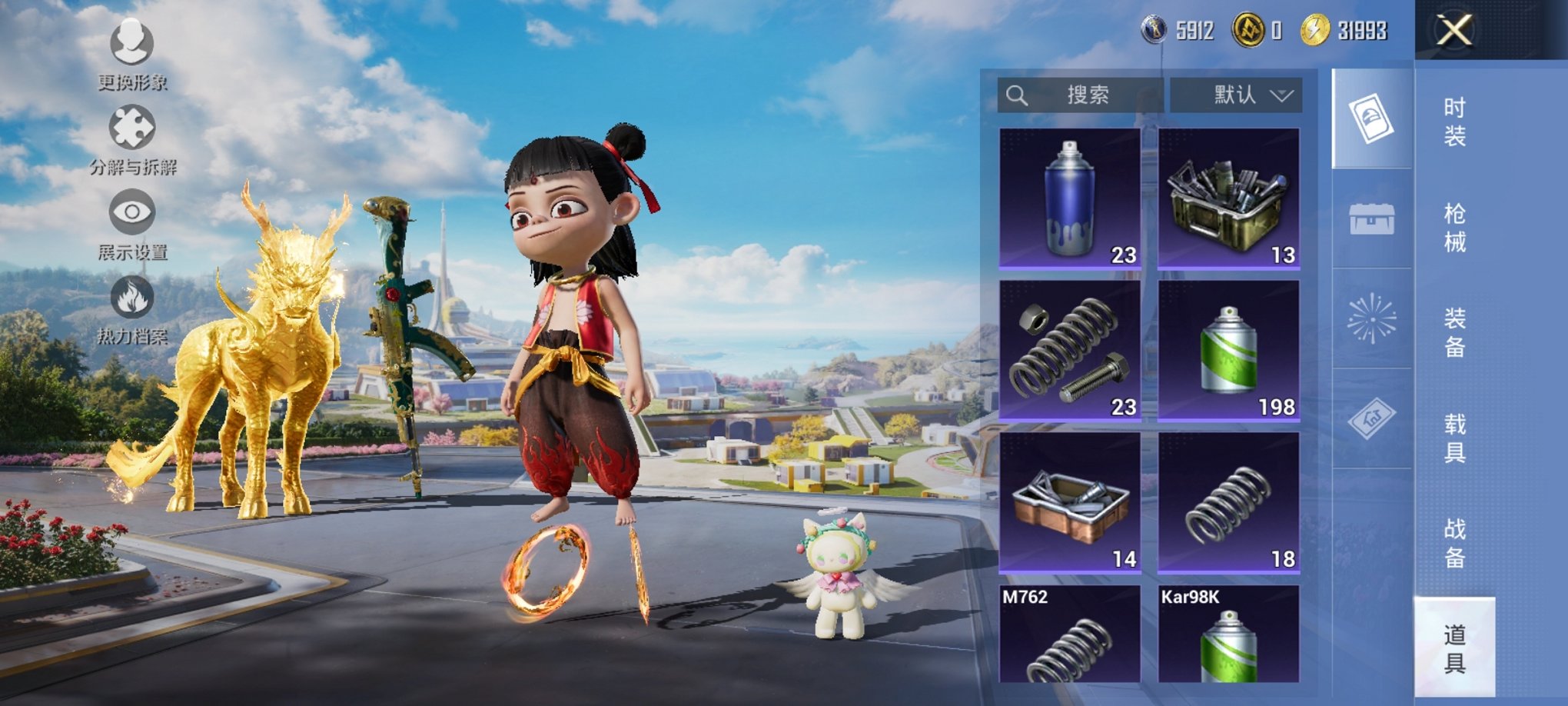Close the inventory with the X button
This screenshot has width=1568, height=706.
point(1454,32)
